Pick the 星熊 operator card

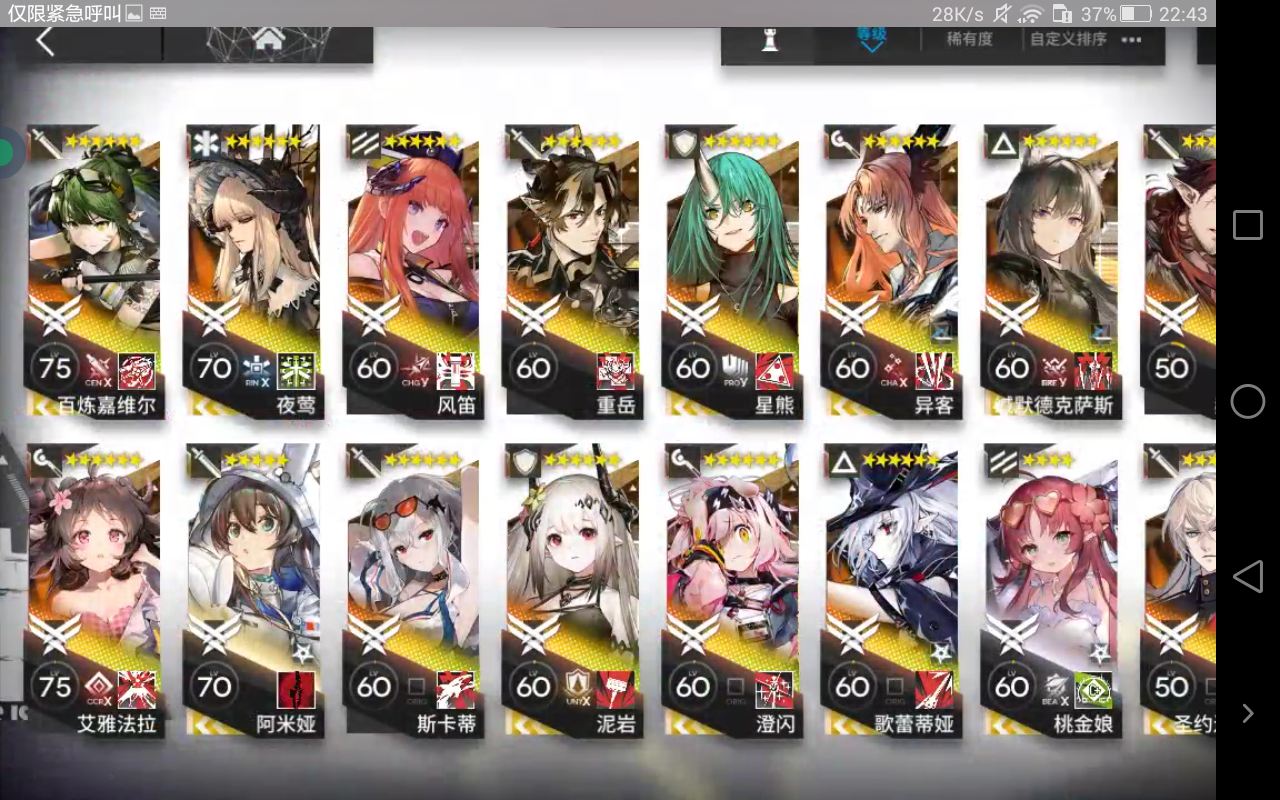tap(731, 270)
